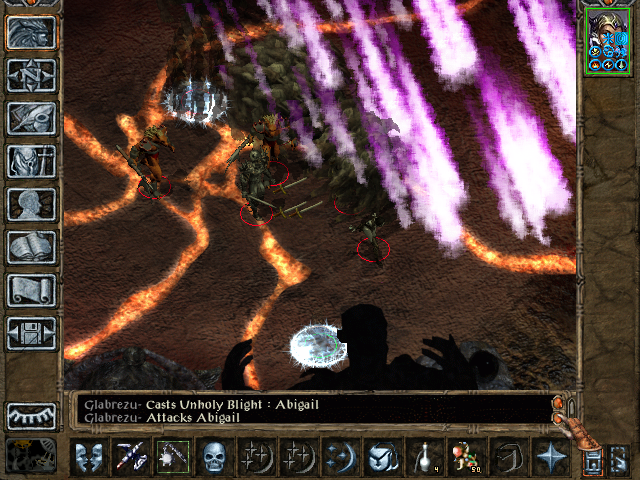Image resolution: width=640 pixels, height=480 pixels.
Task: Open the journal quill button
Action: (x=31, y=118)
